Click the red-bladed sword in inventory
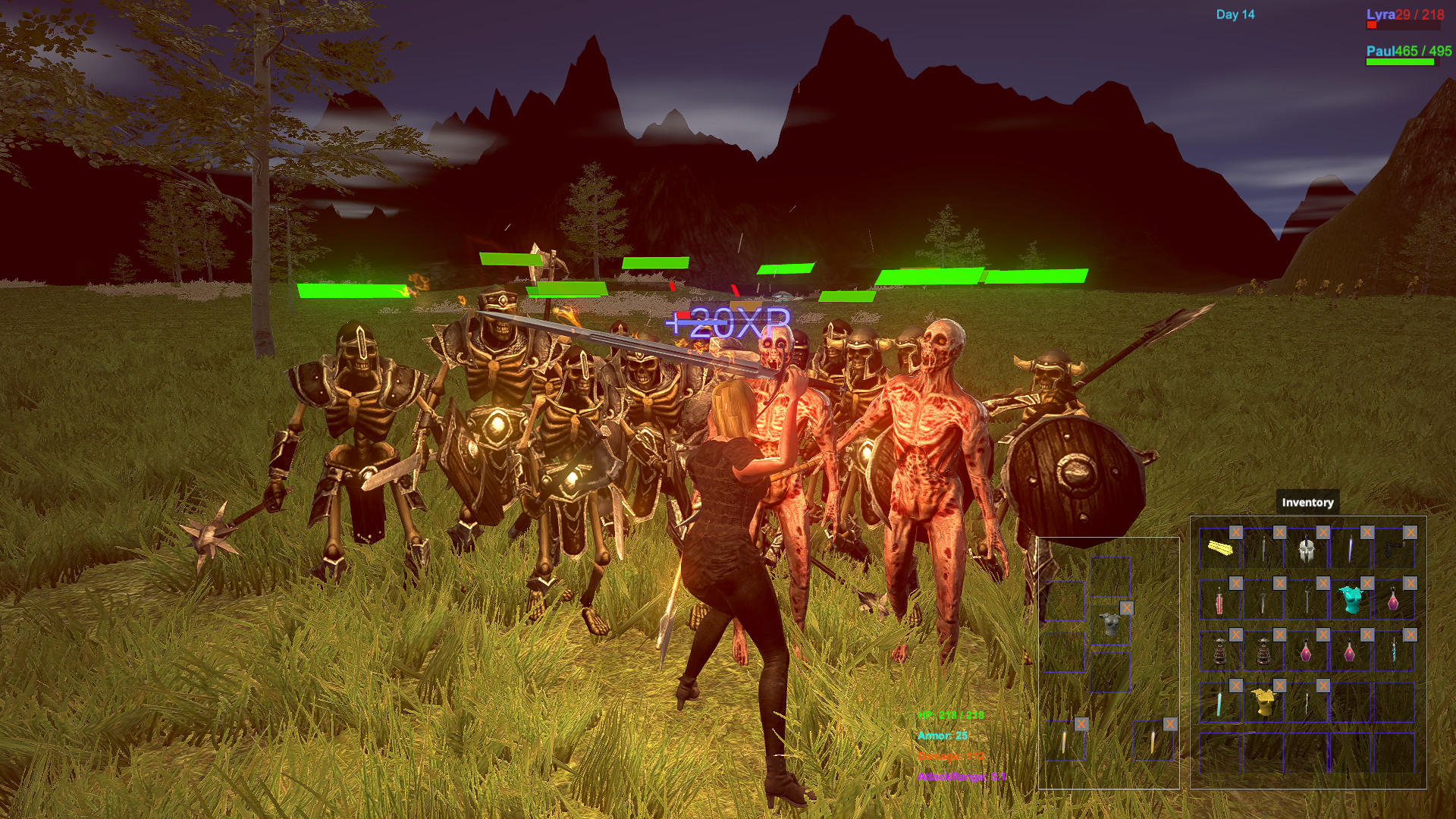Image resolution: width=1456 pixels, height=819 pixels. (x=1219, y=601)
